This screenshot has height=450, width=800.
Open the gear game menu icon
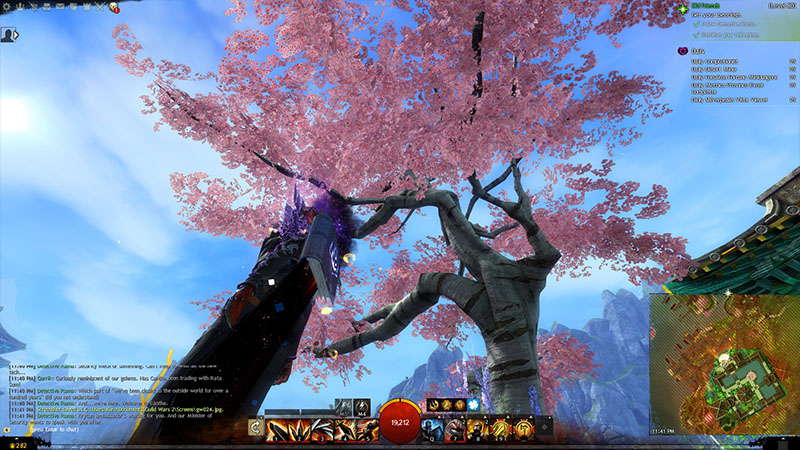click(x=6, y=6)
